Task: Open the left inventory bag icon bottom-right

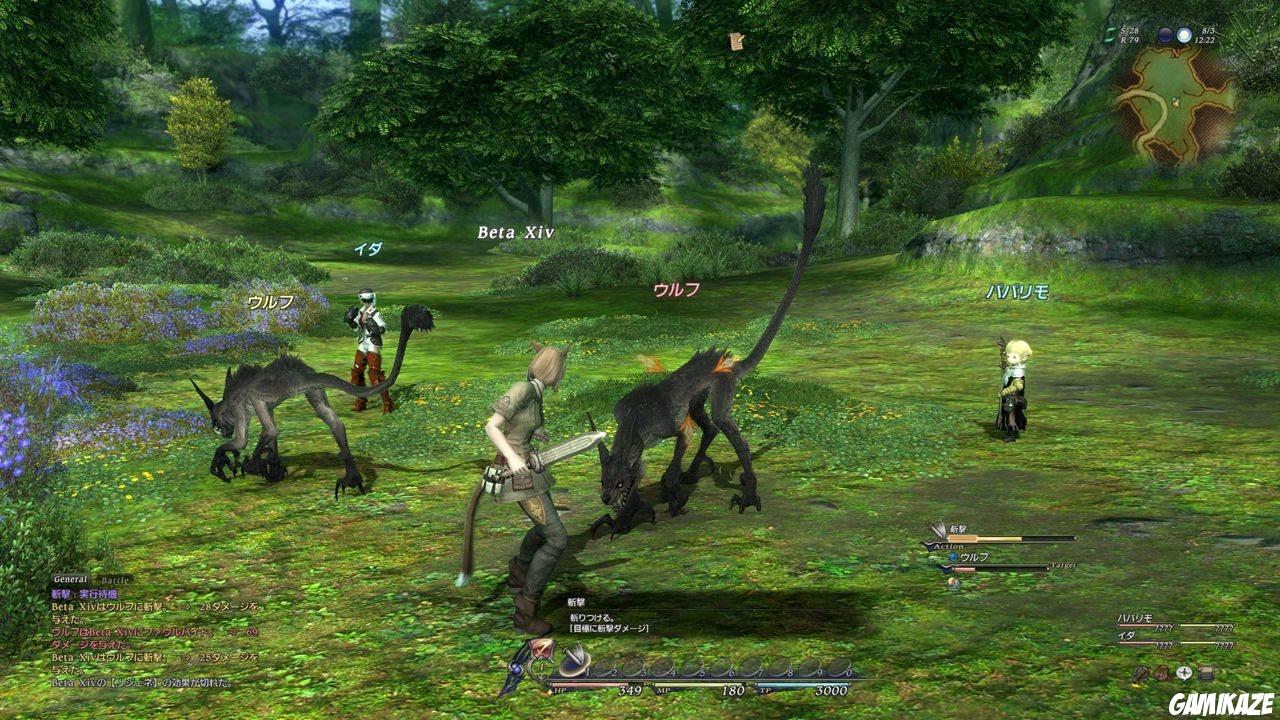Action: coord(1140,673)
